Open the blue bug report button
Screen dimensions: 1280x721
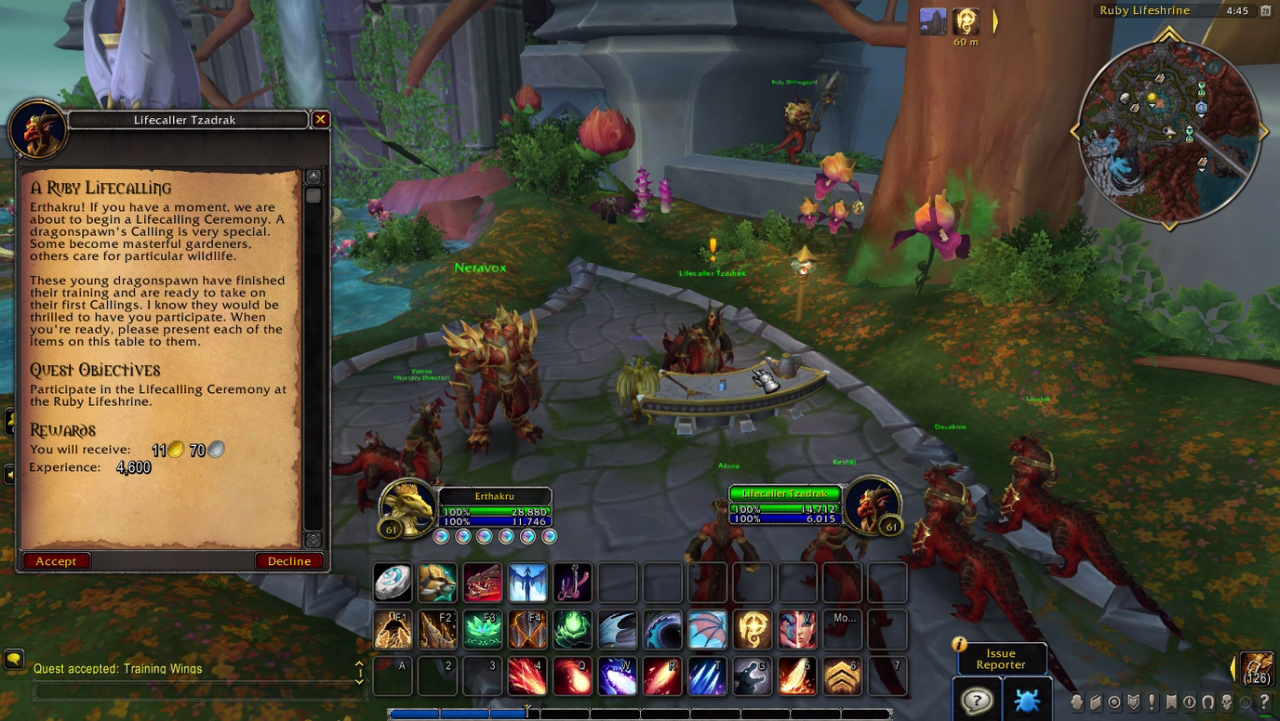(1027, 700)
